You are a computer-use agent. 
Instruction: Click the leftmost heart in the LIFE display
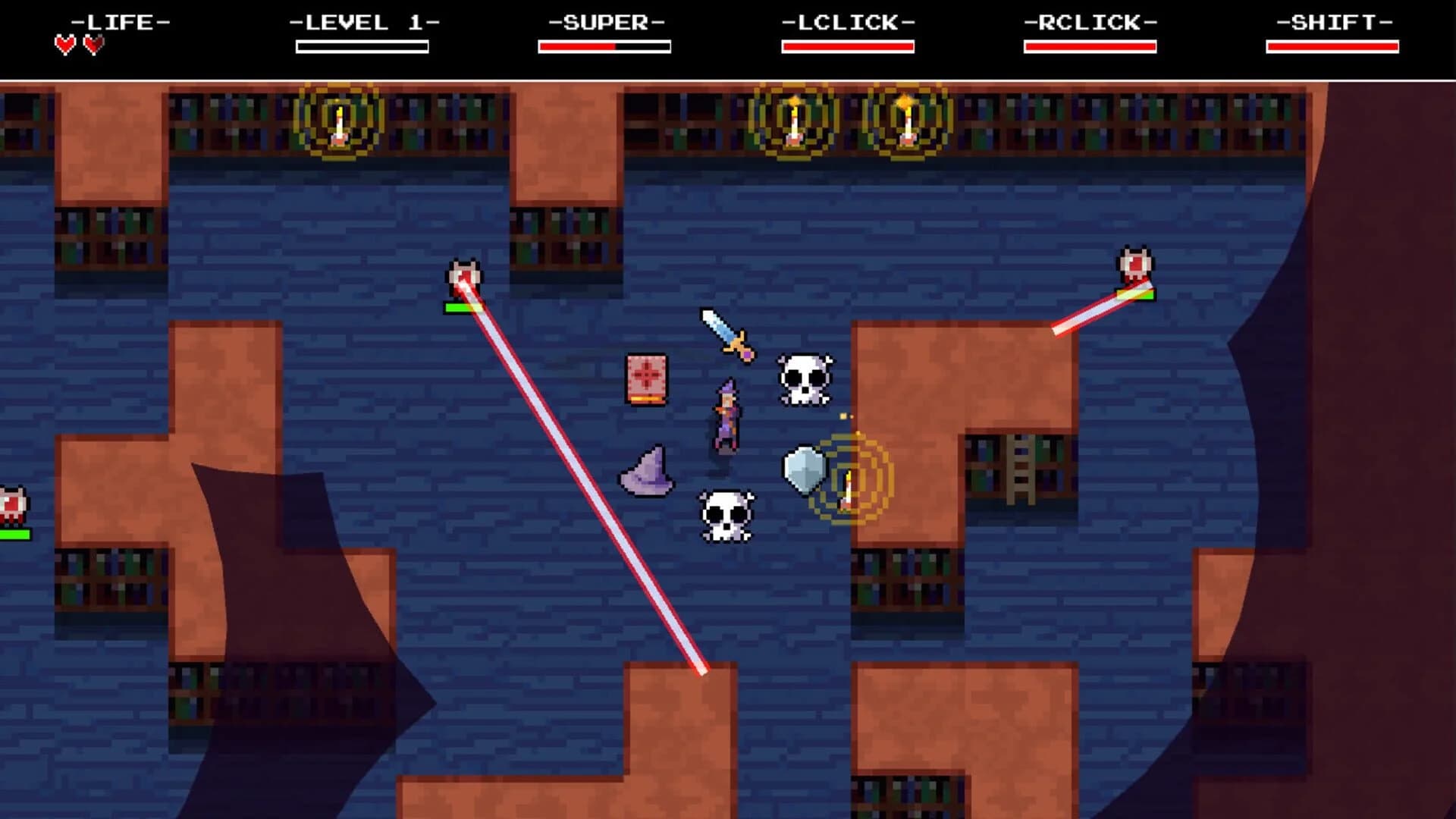64,44
